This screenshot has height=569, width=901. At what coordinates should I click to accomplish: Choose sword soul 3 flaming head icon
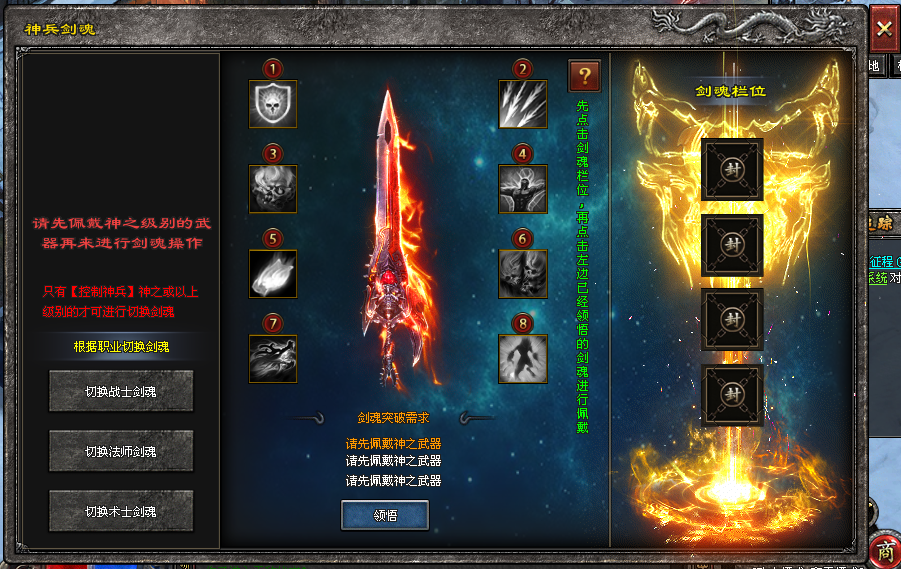pyautogui.click(x=273, y=189)
